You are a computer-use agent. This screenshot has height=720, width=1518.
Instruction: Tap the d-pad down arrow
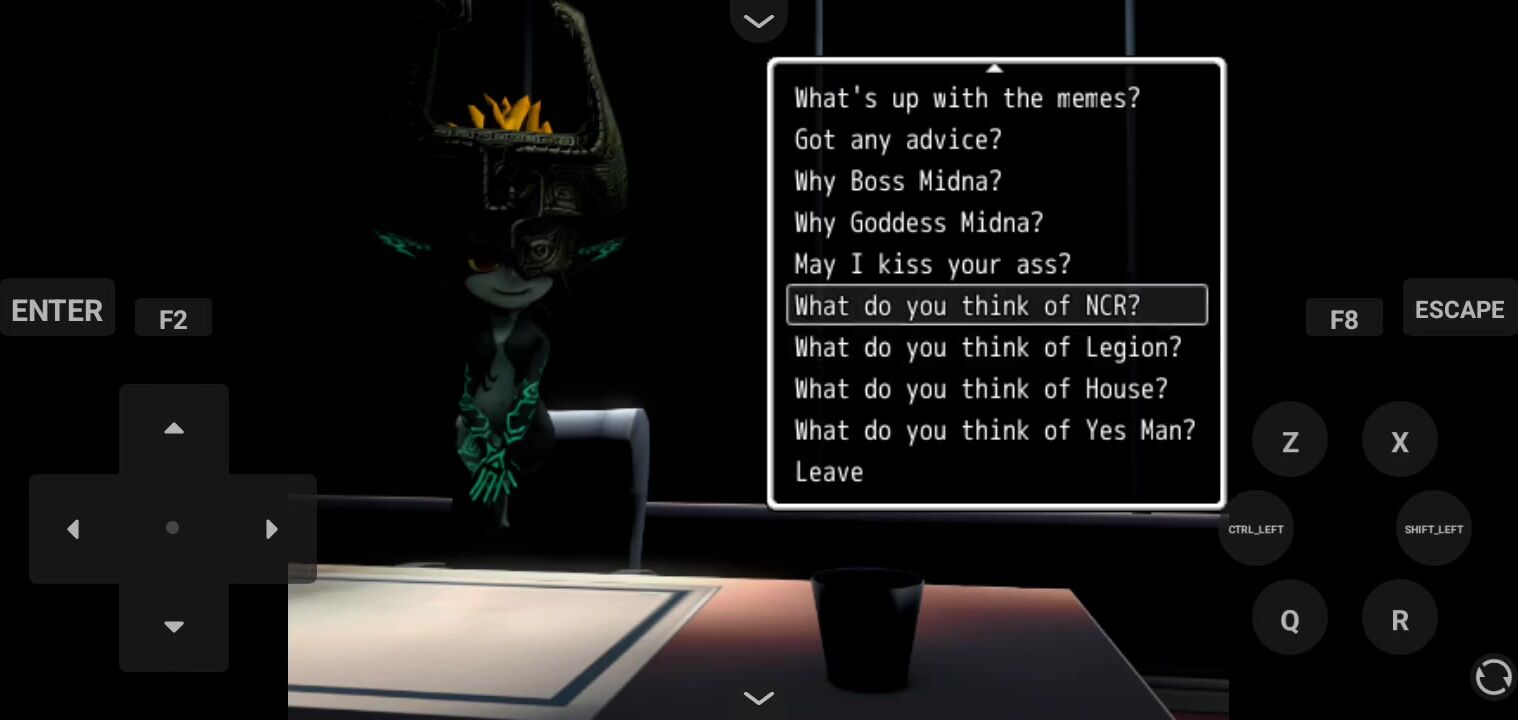pos(174,627)
